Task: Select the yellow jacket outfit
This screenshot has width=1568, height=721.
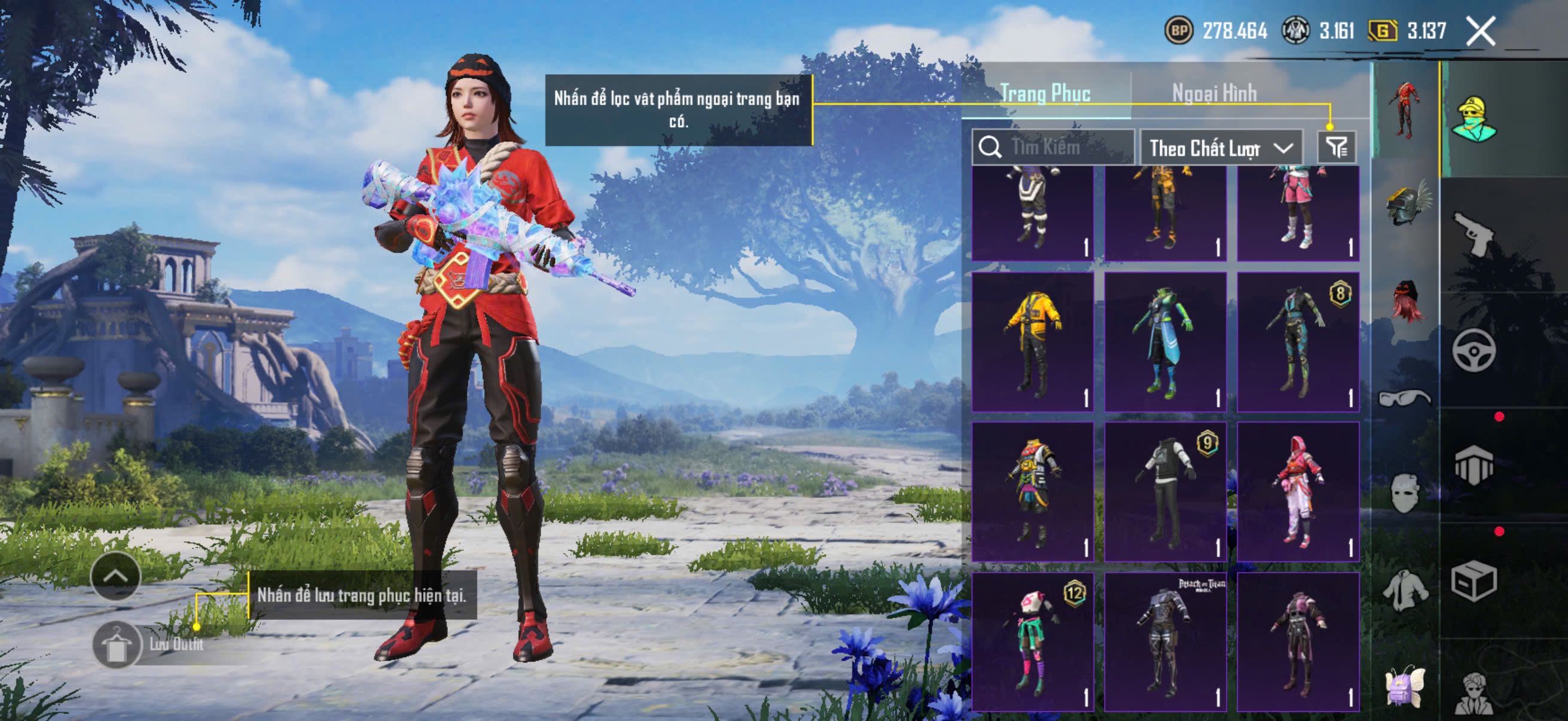Action: coord(1032,341)
